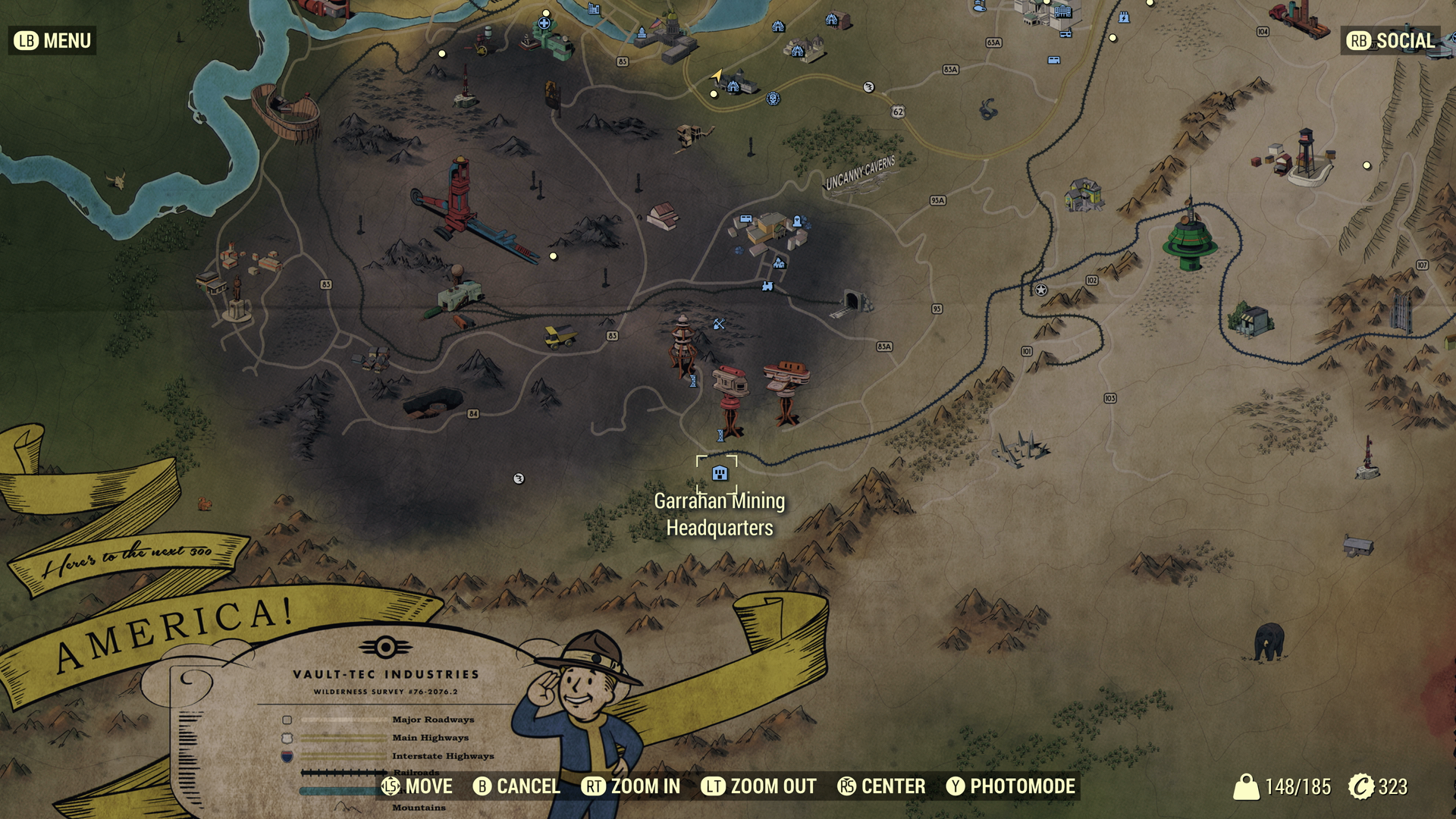The height and width of the screenshot is (819, 1456).
Task: Choose the crossed pickaxes mine marker
Action: click(x=719, y=324)
